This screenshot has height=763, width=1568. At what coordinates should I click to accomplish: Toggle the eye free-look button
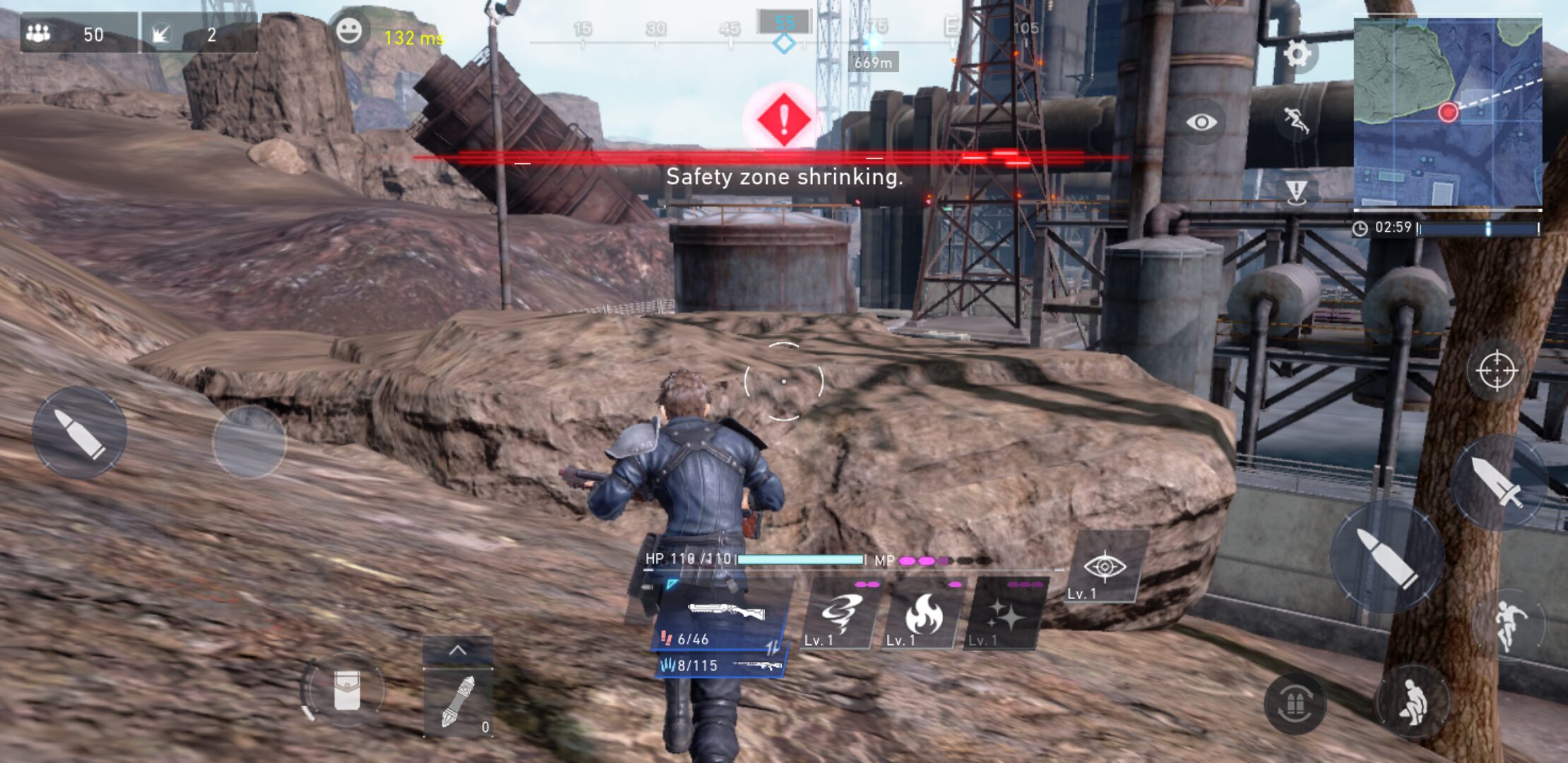[x=1201, y=122]
